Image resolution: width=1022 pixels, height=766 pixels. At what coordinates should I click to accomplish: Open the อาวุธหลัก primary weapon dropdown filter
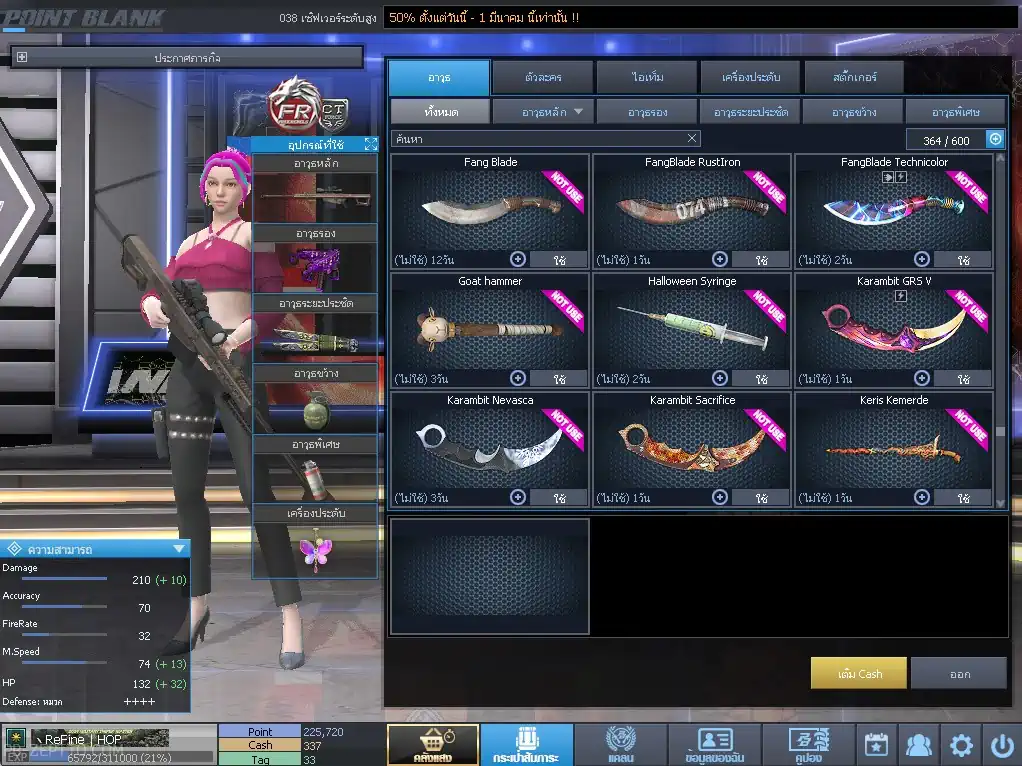click(x=543, y=111)
